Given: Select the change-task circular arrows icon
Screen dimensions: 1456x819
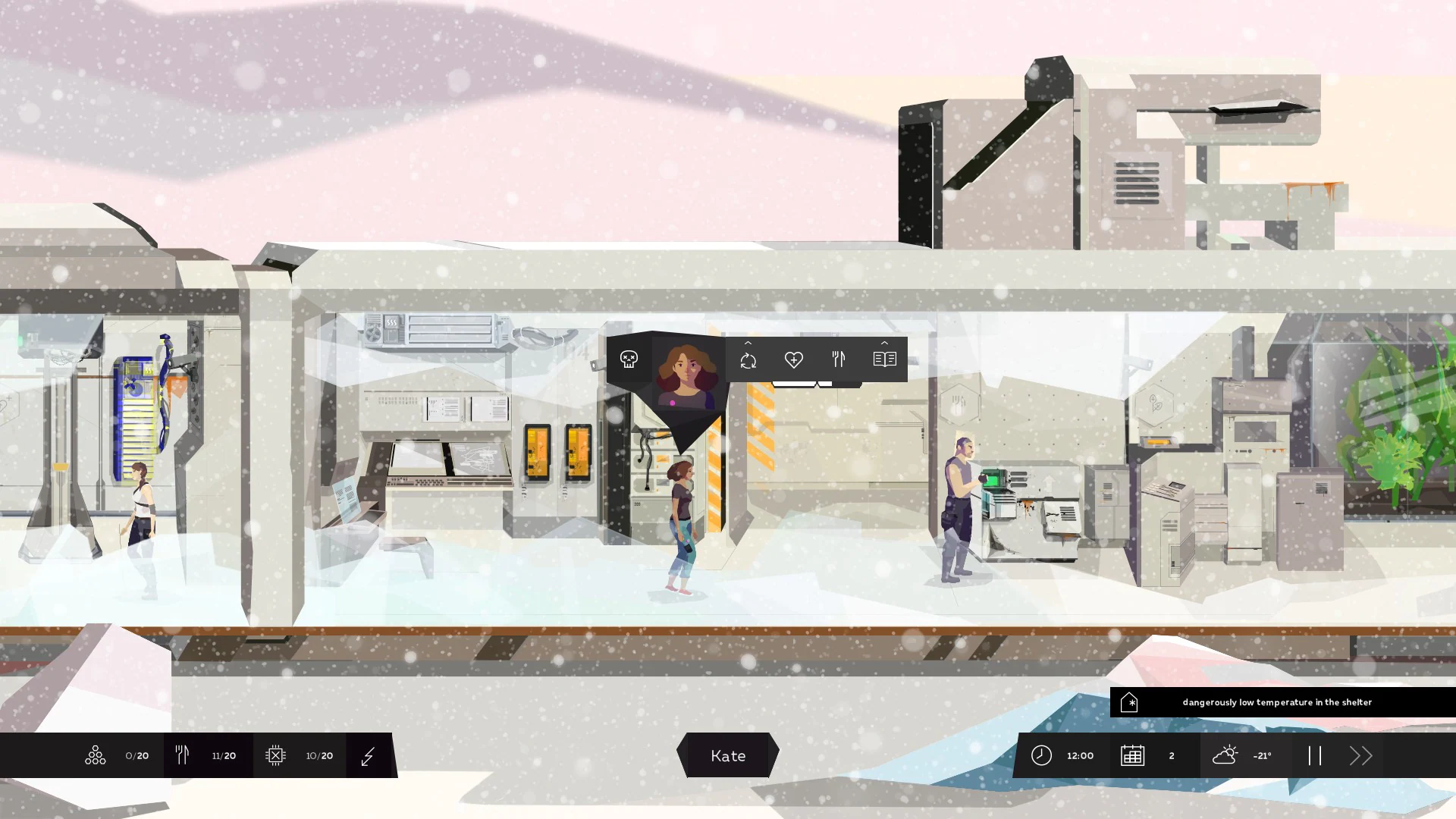Looking at the screenshot, I should tap(748, 361).
